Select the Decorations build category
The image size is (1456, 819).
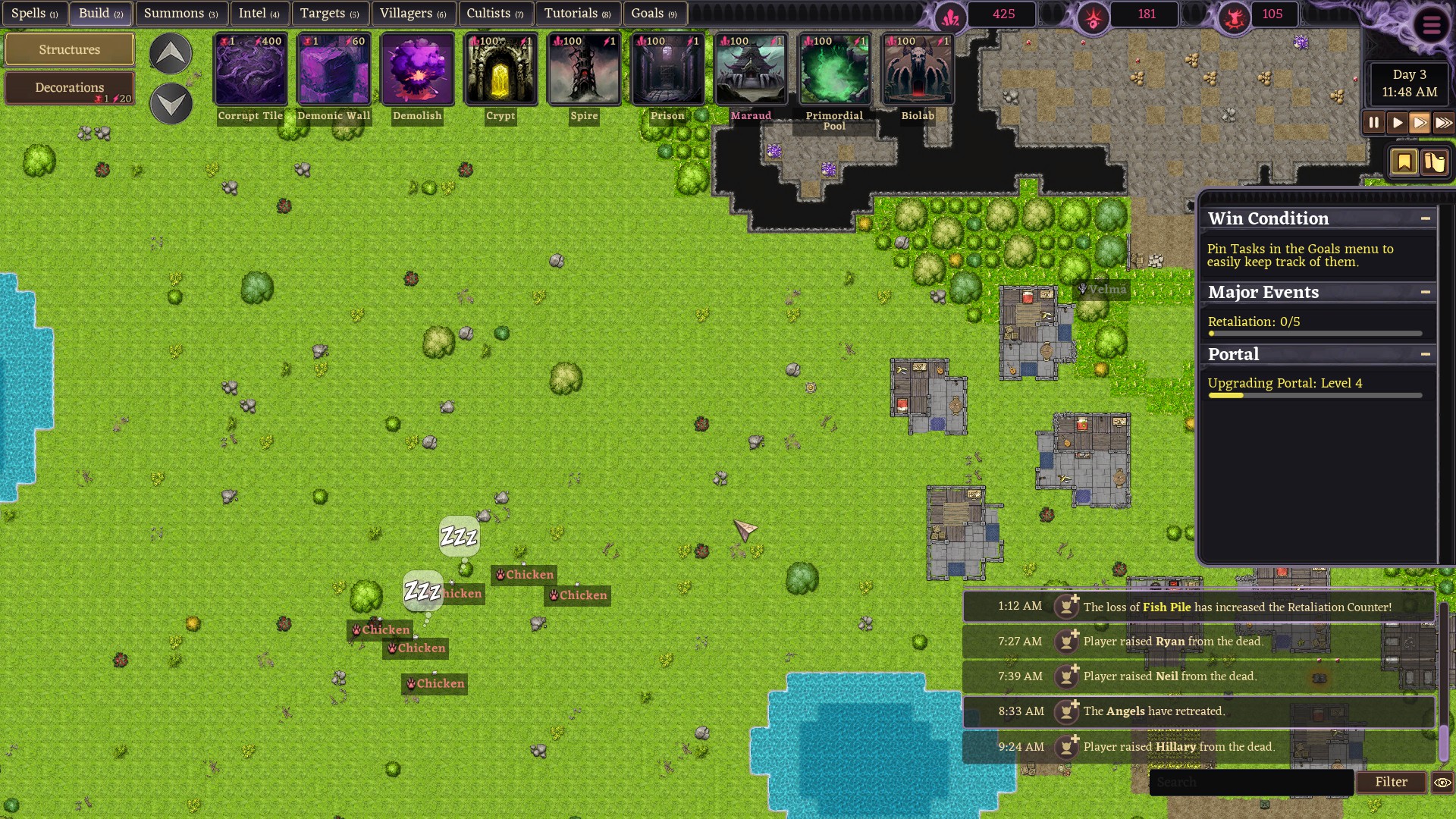coord(70,88)
